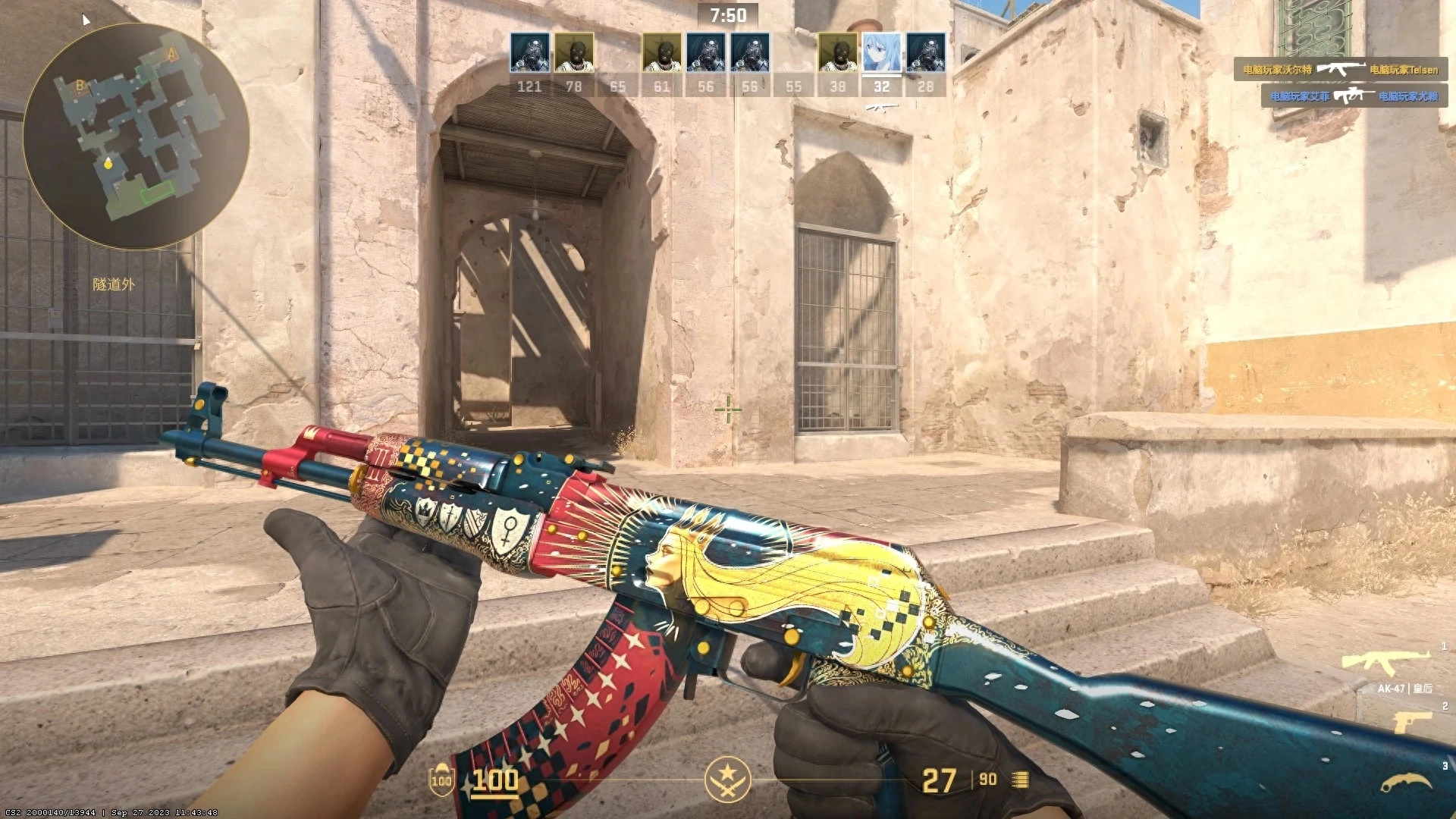Screen dimensions: 1456x819
Task: Select the avatar of the player with 121 points
Action: pos(529,51)
